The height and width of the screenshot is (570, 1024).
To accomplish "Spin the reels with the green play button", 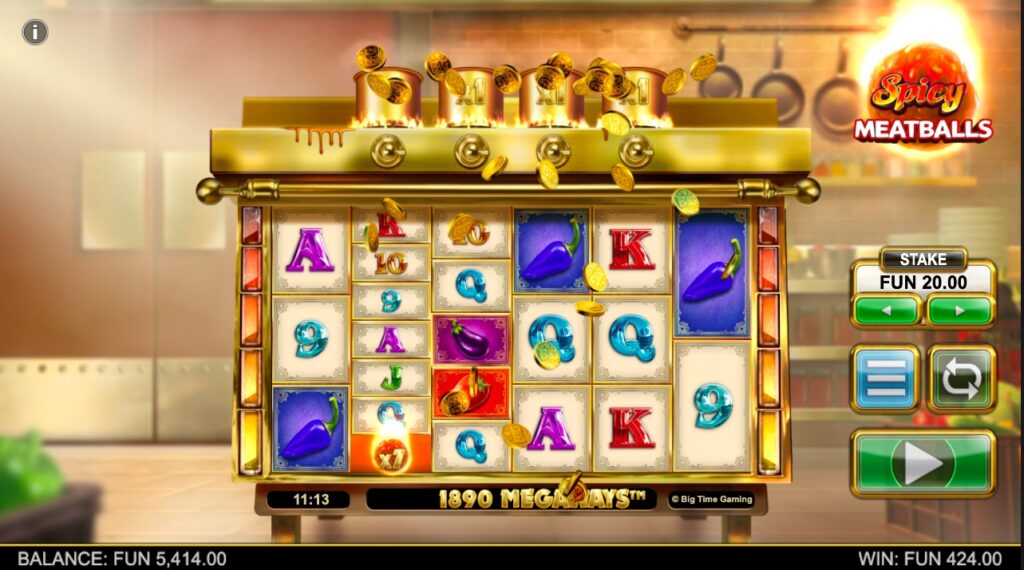I will [x=922, y=462].
